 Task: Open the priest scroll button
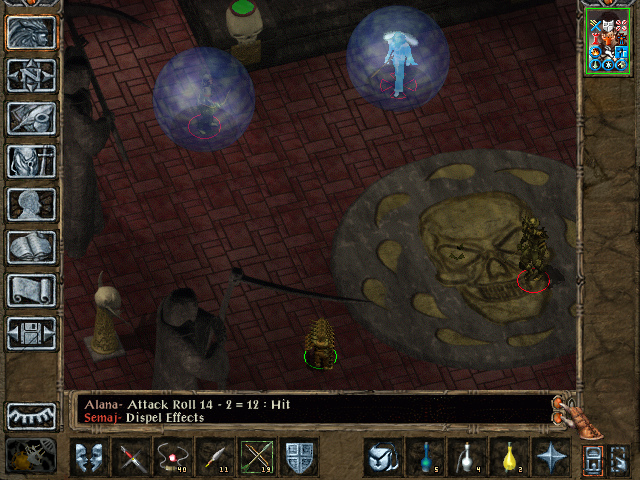[31, 290]
